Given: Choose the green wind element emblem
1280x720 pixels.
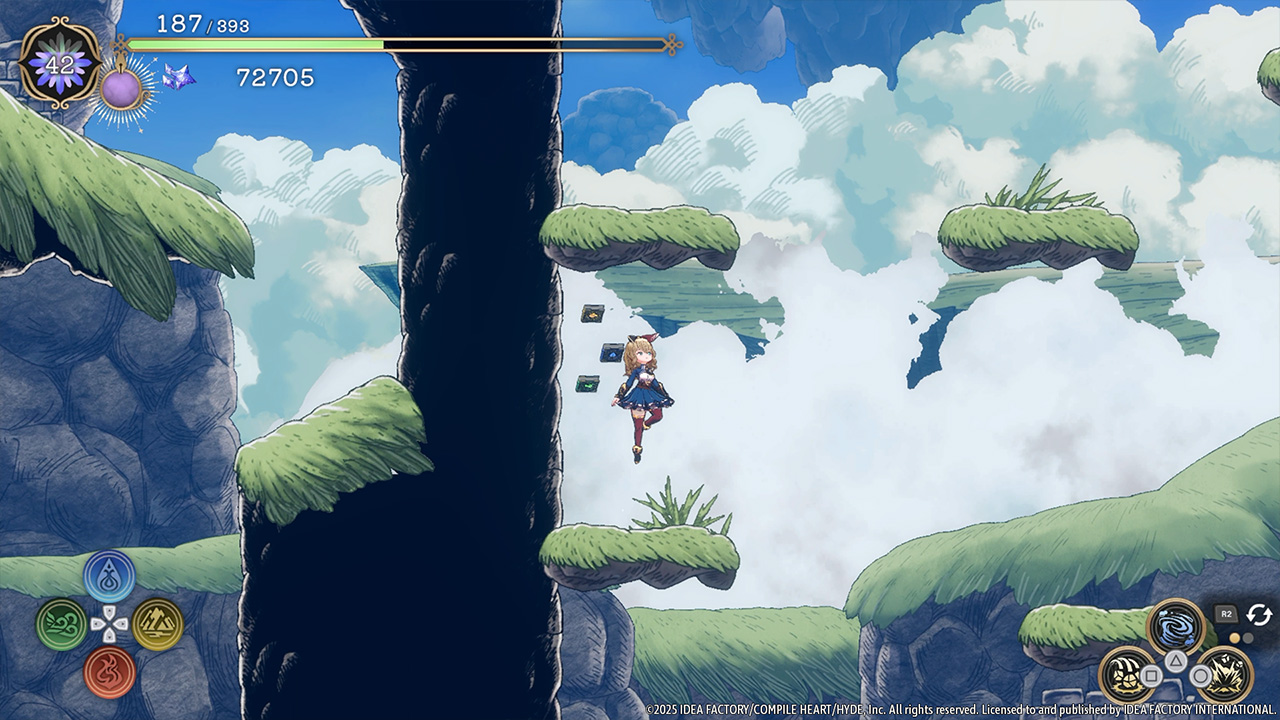Looking at the screenshot, I should pos(61,625).
